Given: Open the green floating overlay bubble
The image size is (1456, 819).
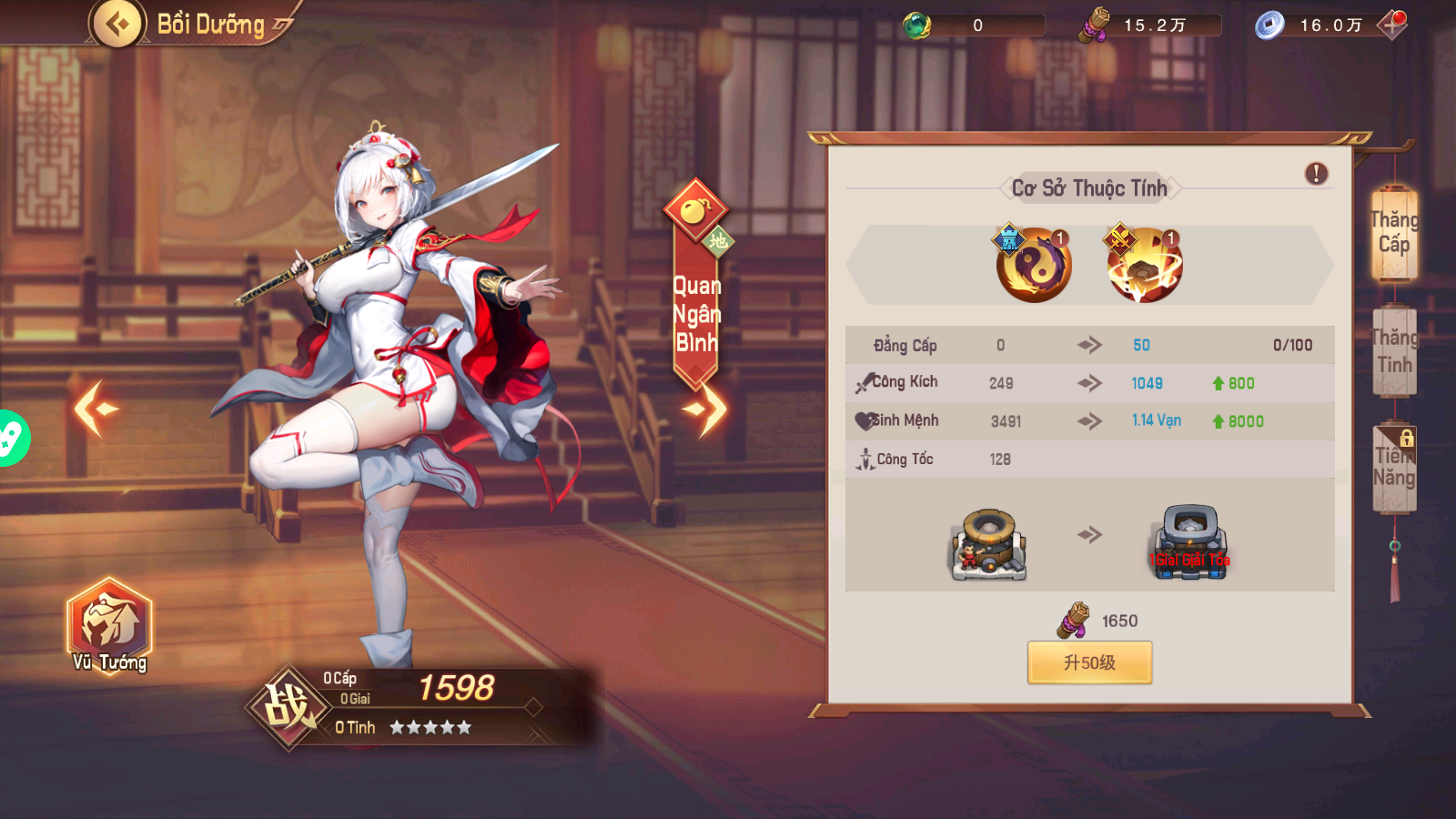Looking at the screenshot, I should point(11,439).
